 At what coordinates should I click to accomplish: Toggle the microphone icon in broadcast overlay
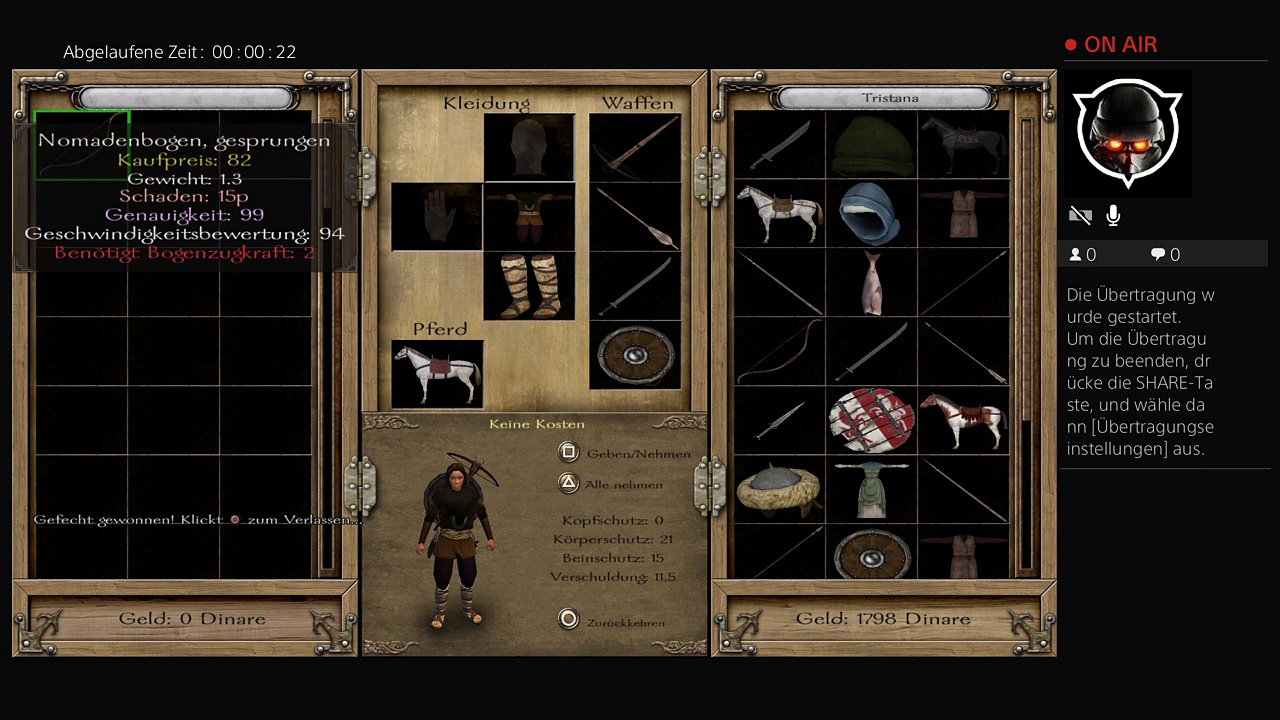click(x=1113, y=215)
